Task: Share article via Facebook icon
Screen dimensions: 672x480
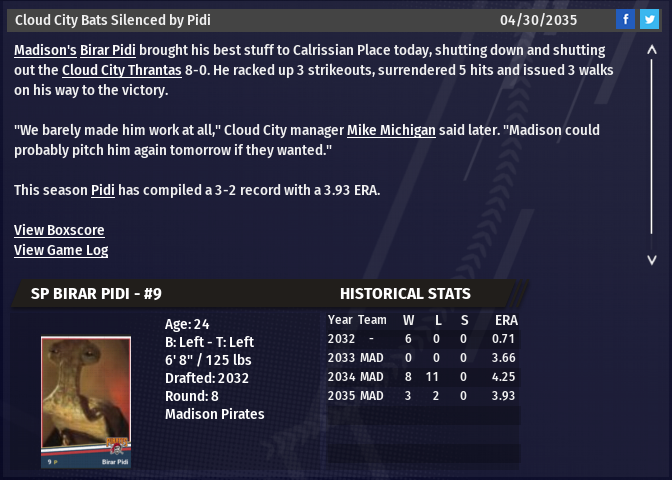Action: pyautogui.click(x=625, y=20)
